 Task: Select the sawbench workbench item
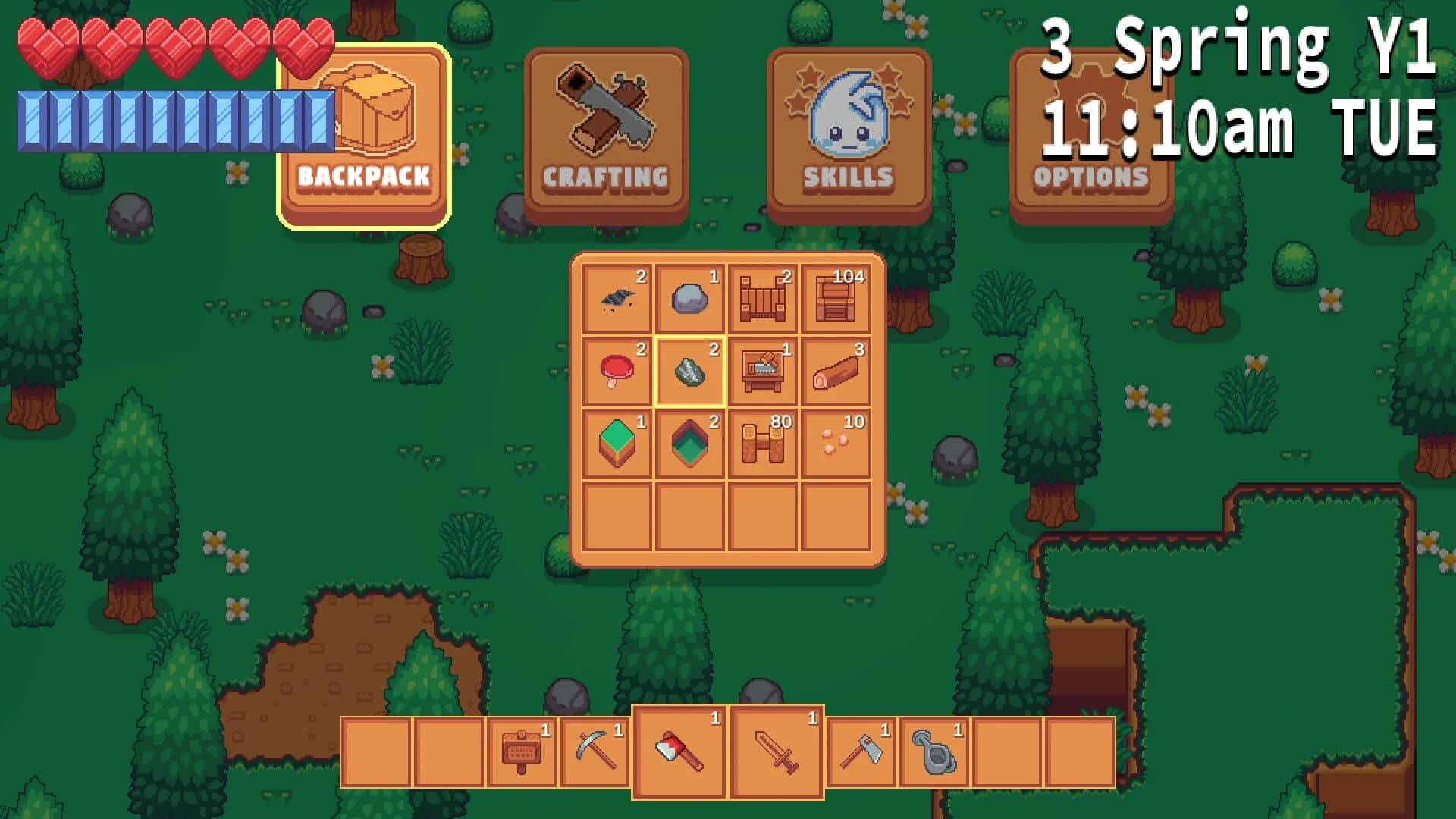click(x=761, y=372)
